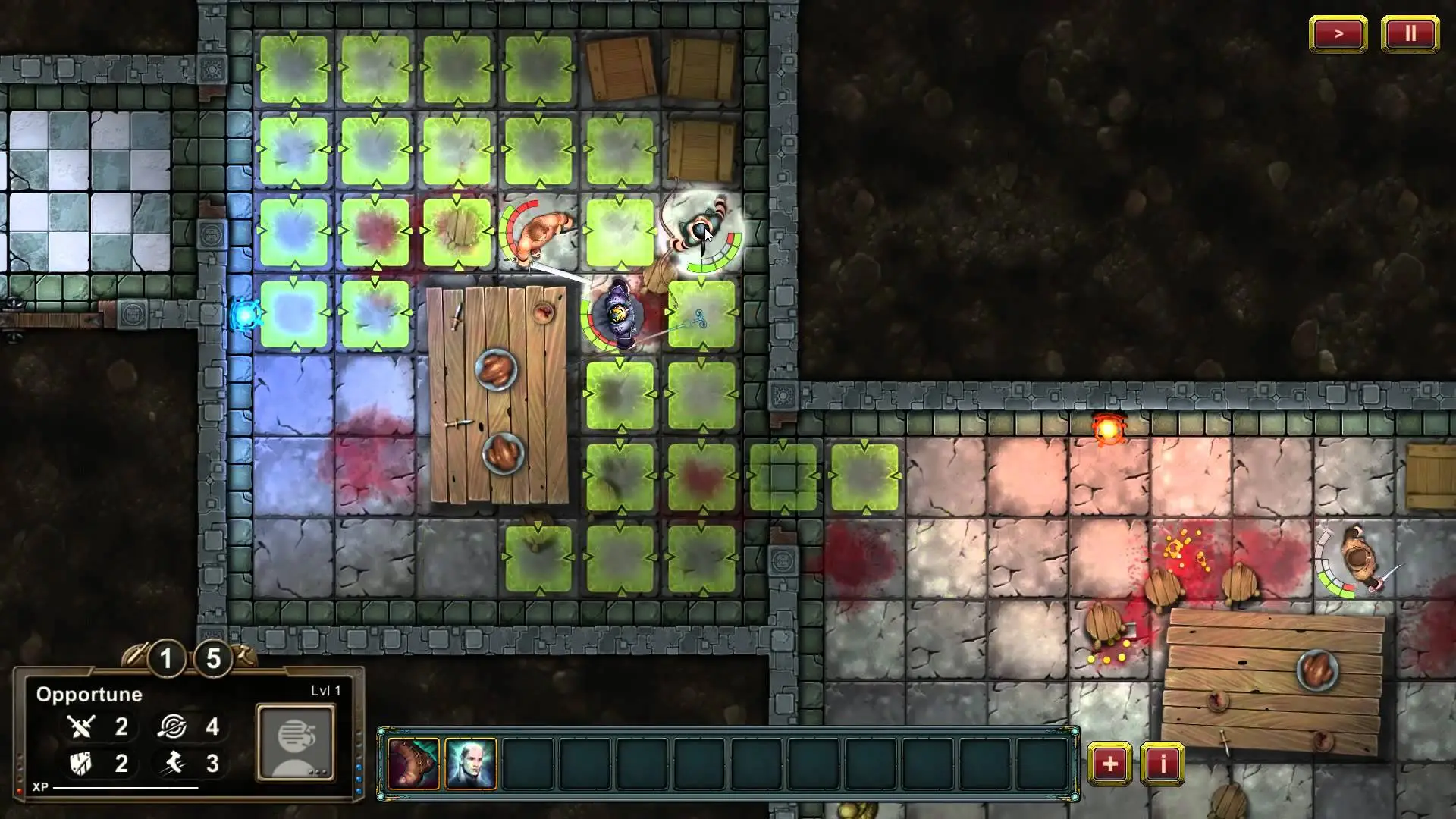Open Opportune's grey character portrait
Image resolution: width=1456 pixels, height=819 pixels.
[296, 742]
